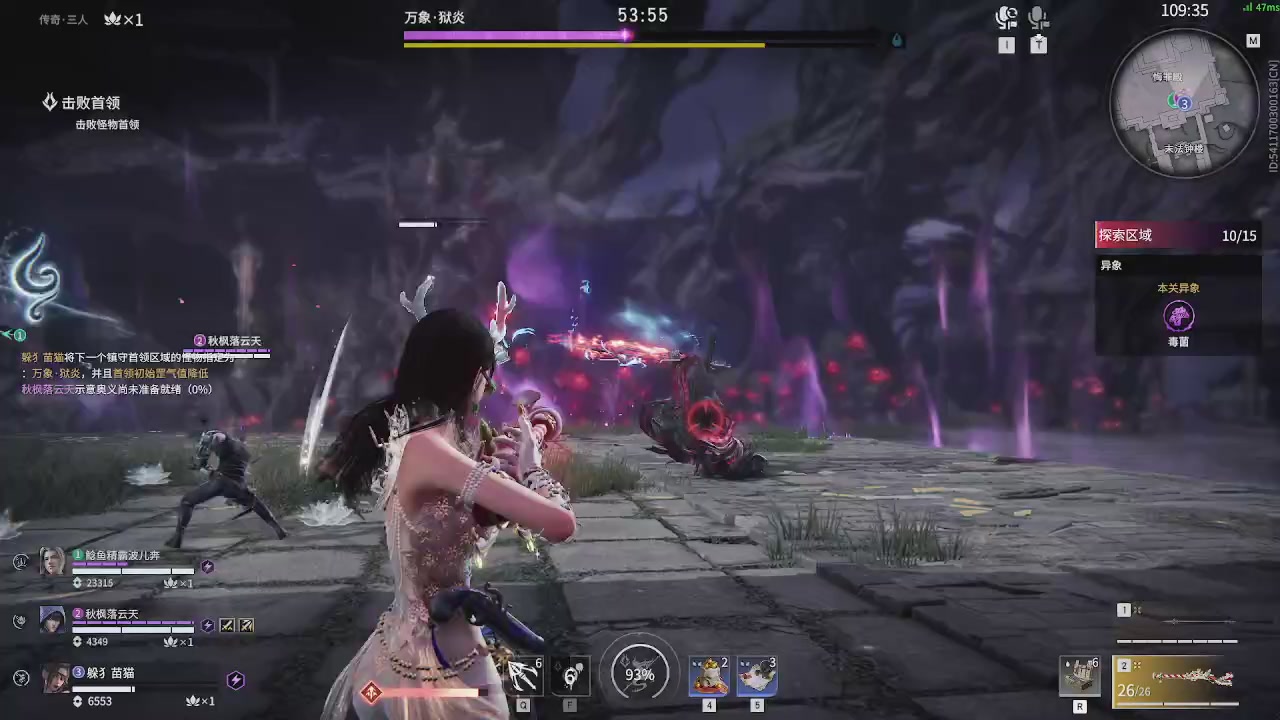Select the bandage item in slot 5
The width and height of the screenshot is (1280, 720).
tap(756, 673)
